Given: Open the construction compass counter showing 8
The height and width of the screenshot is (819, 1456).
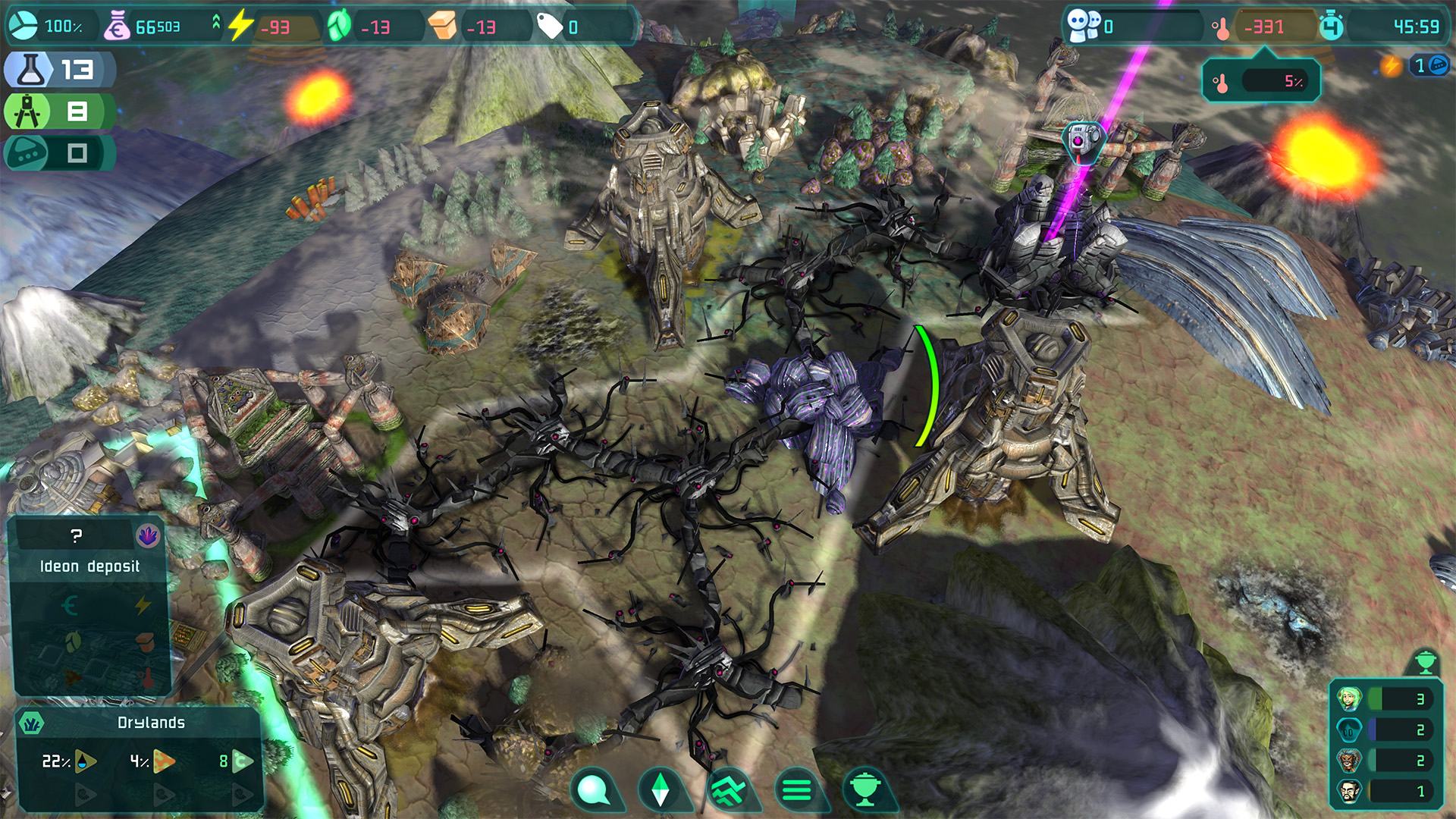Looking at the screenshot, I should (x=59, y=112).
